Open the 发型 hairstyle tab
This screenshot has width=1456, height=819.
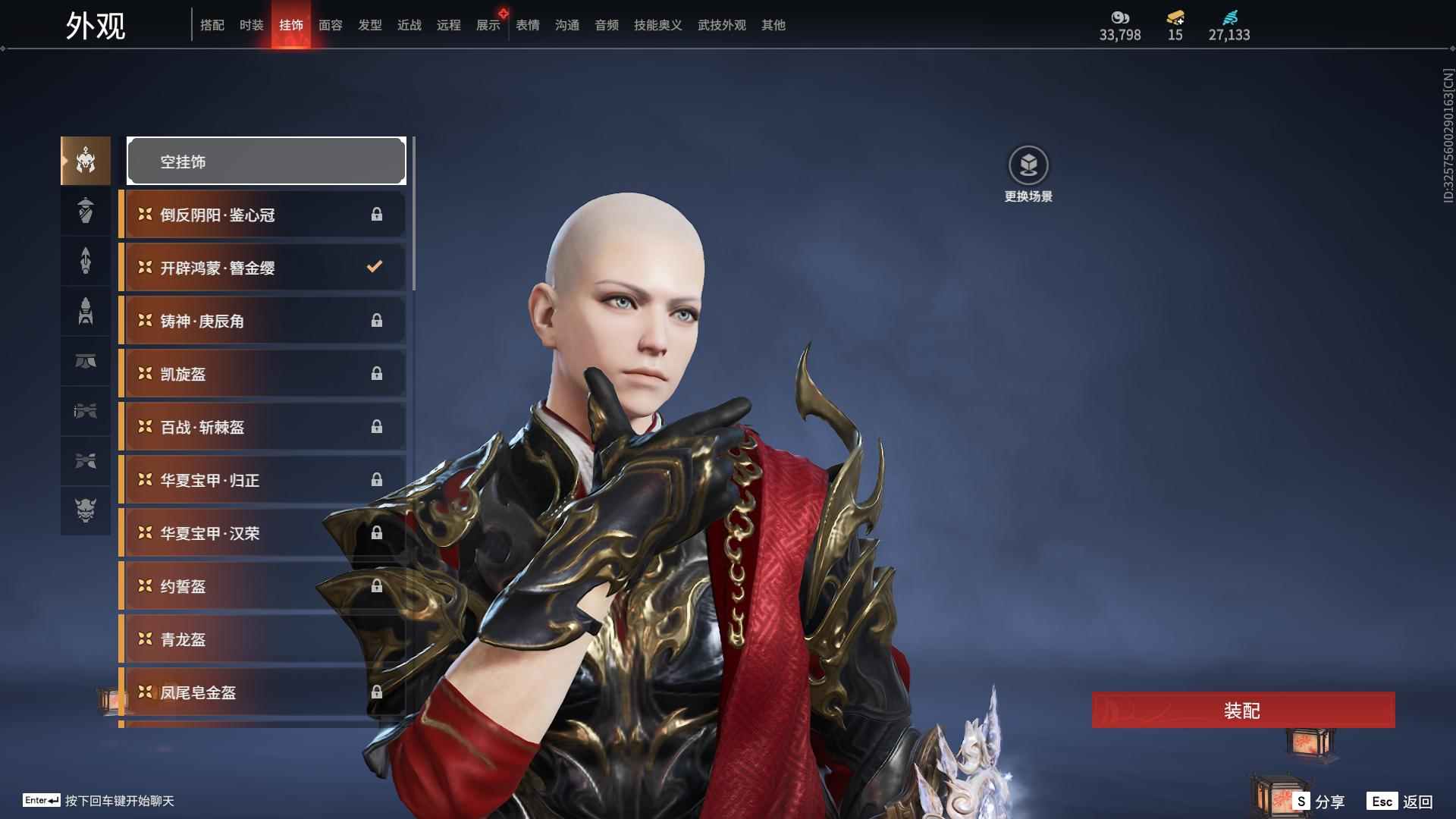pos(370,25)
